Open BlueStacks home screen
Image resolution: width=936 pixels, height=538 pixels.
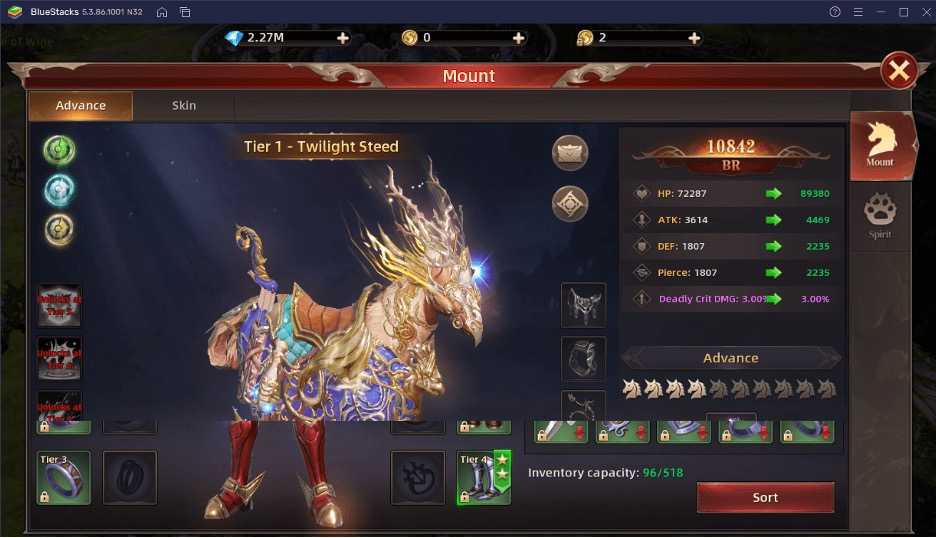click(162, 12)
